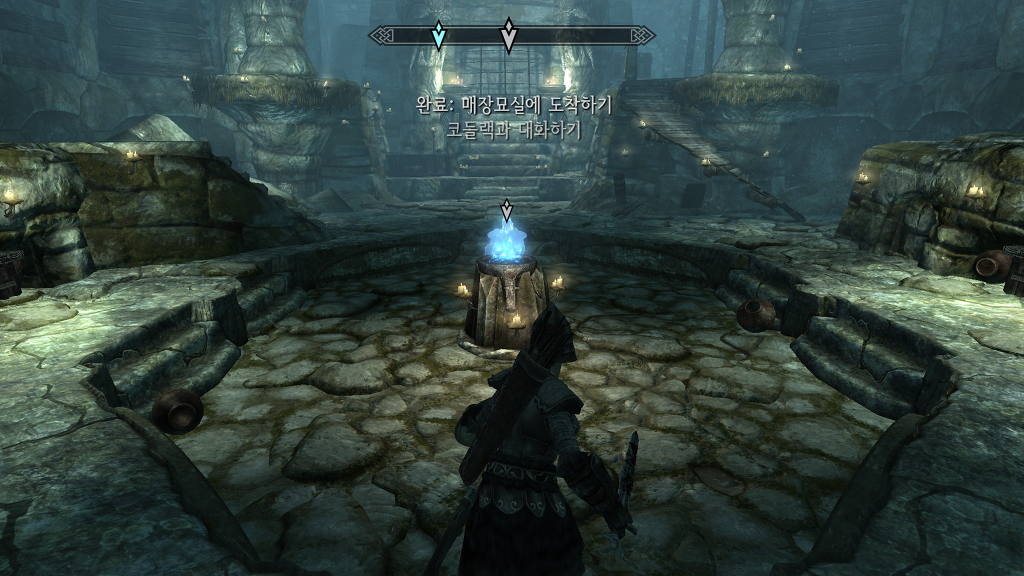
Task: Click the floating quest arrow above the blue flame
Action: pyautogui.click(x=507, y=210)
